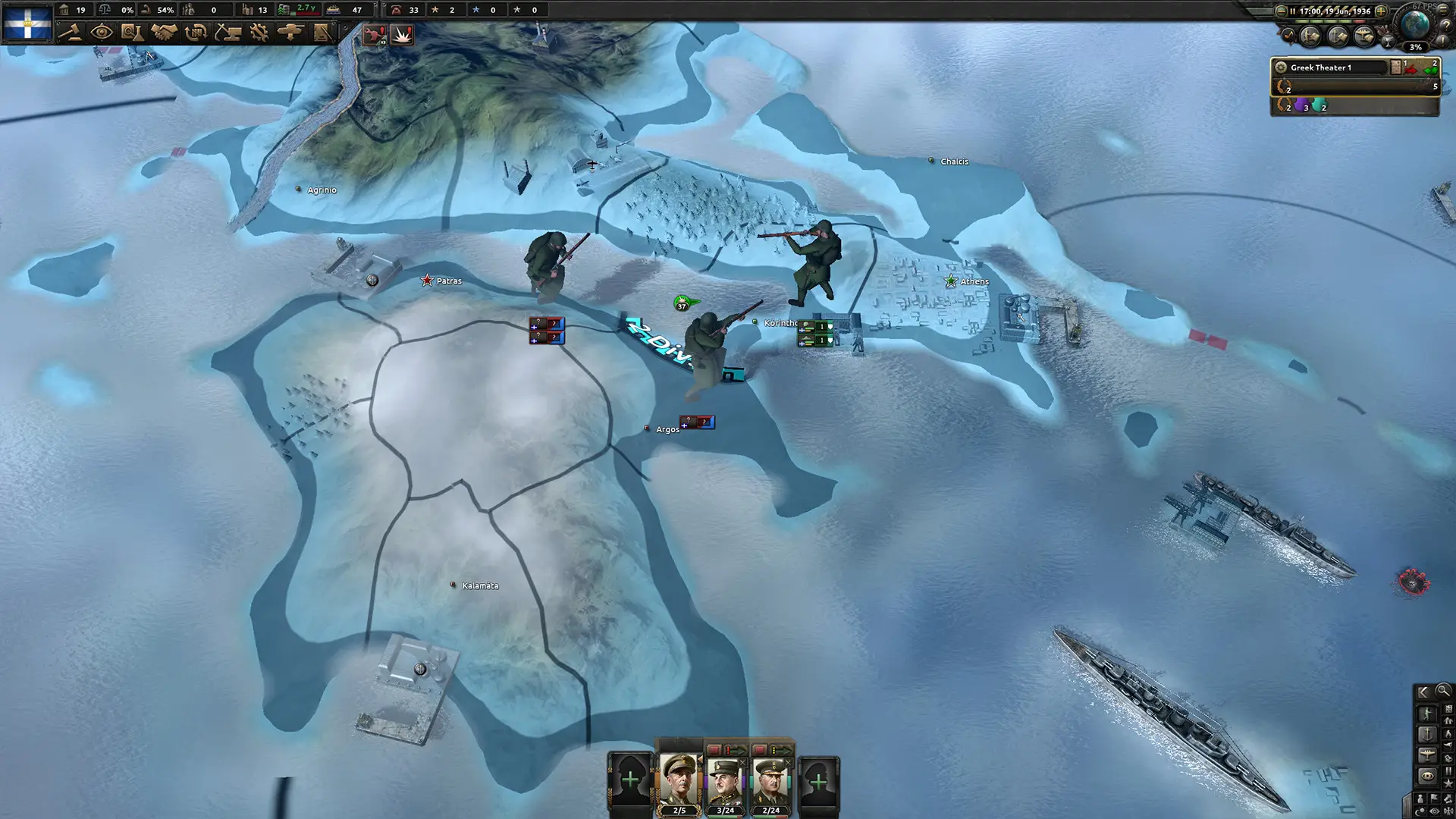This screenshot has height=819, width=1456.
Task: Open the main menu hamburger button
Action: [x=1442, y=11]
